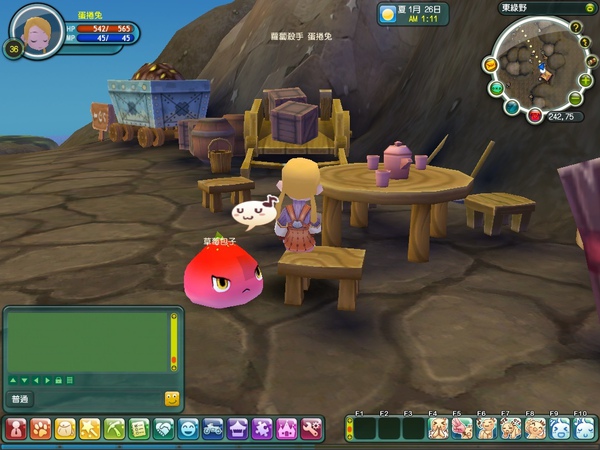Click the yellow smiley emoticon button in chat
This screenshot has height=450, width=600.
coord(171,399)
